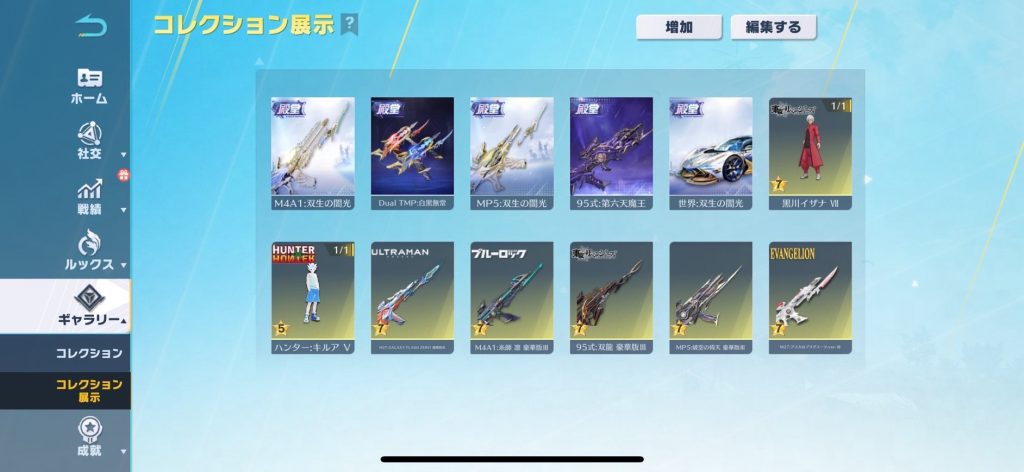Viewport: 1024px width, 472px height.
Task: Click the 編集する button
Action: 773,27
